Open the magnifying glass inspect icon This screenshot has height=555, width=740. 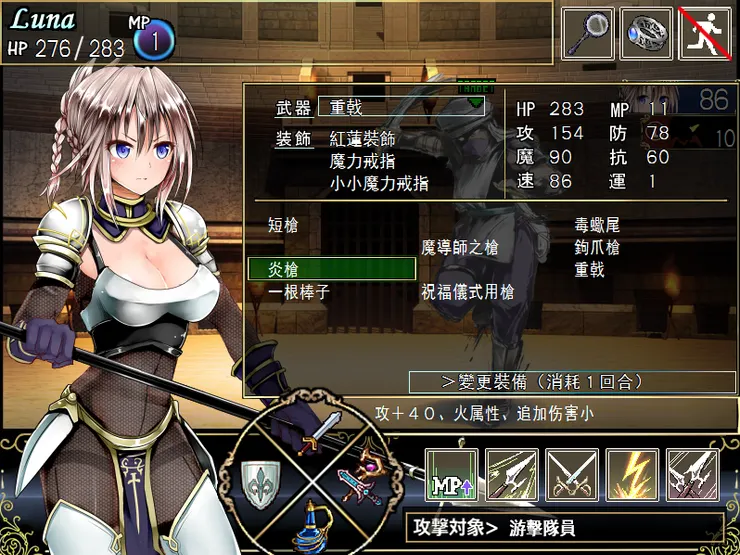click(587, 33)
